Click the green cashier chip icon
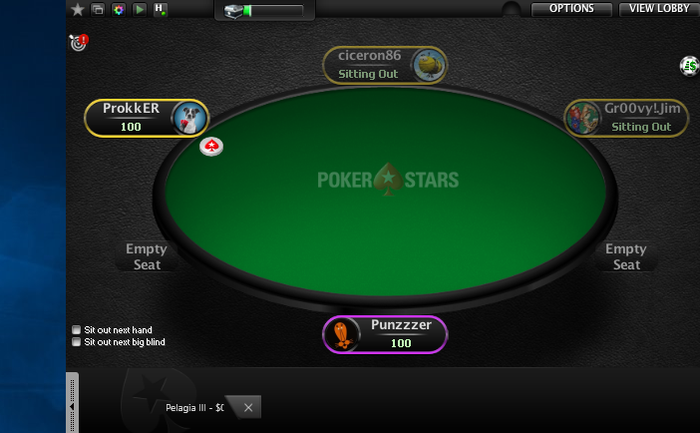This screenshot has width=700, height=433. click(688, 66)
